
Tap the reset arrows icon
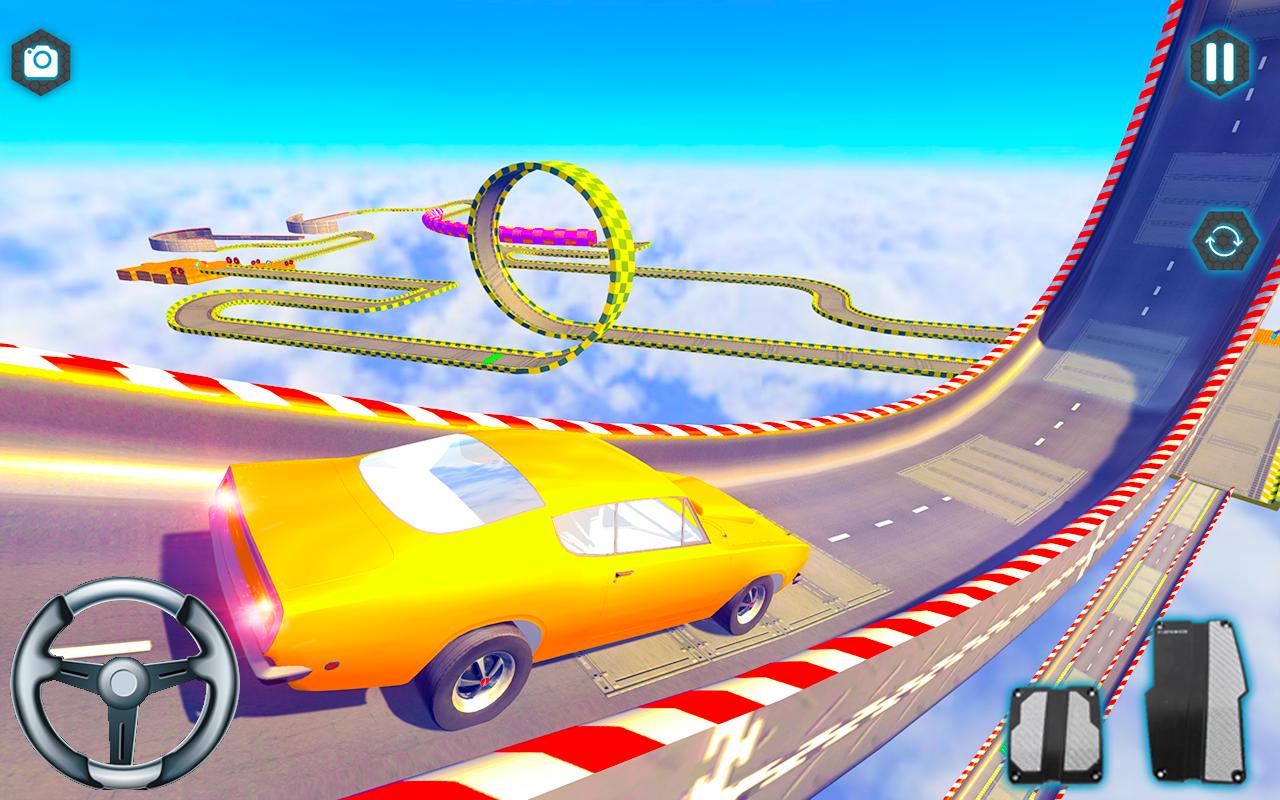[x=1227, y=241]
